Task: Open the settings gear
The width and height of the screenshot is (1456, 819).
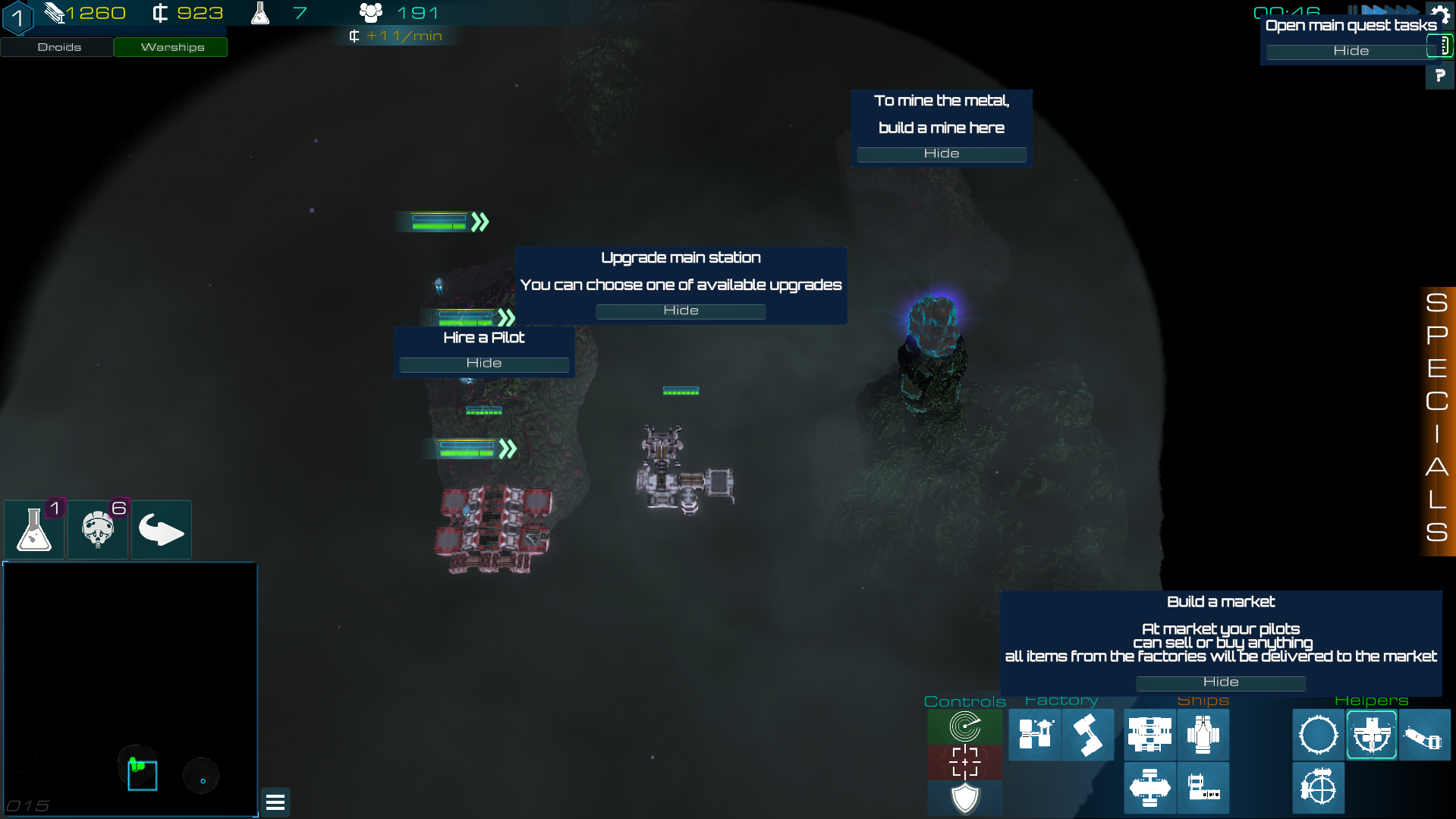Action: [1439, 15]
